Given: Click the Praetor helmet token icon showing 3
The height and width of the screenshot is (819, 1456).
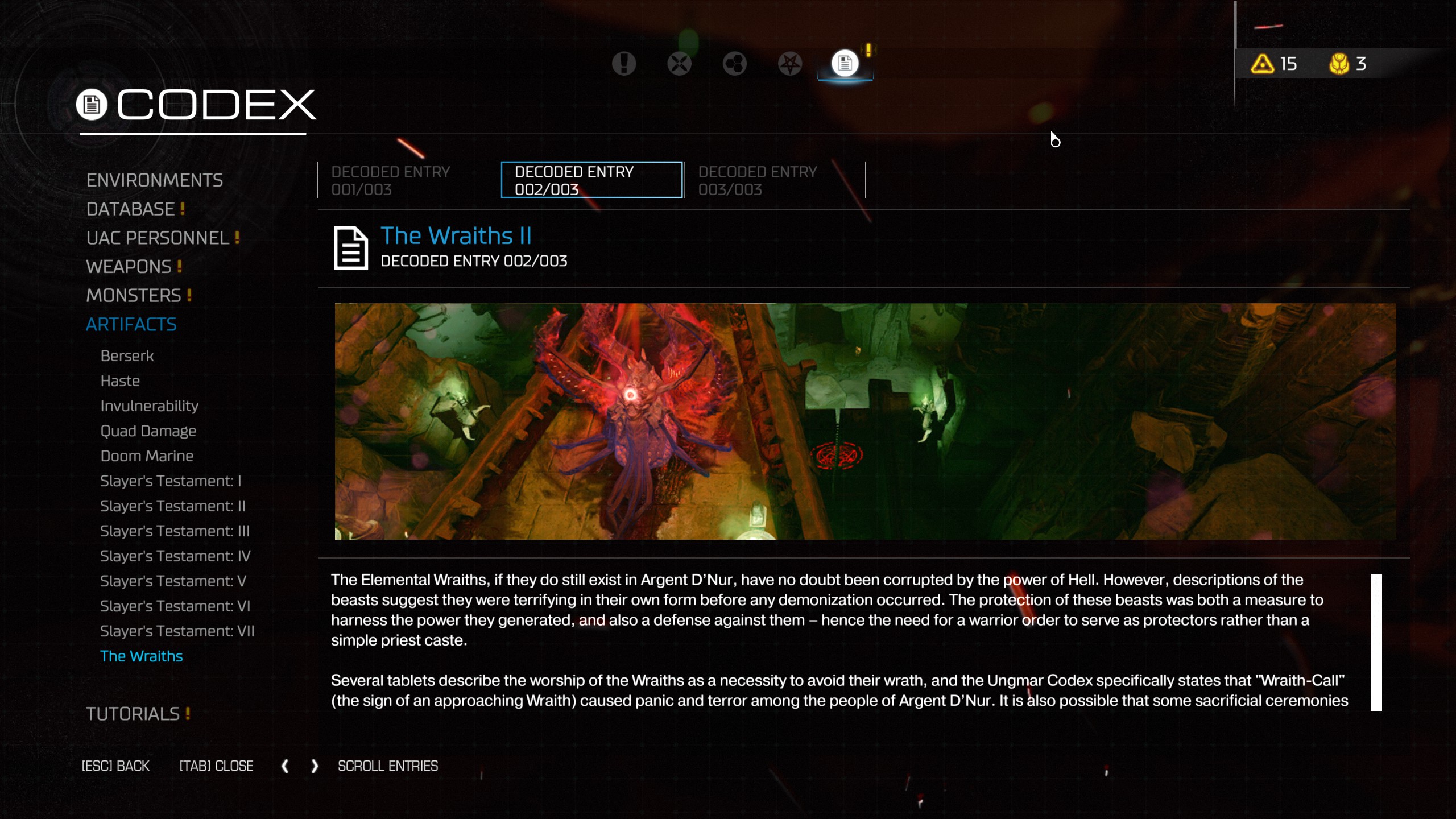Looking at the screenshot, I should 1340,64.
